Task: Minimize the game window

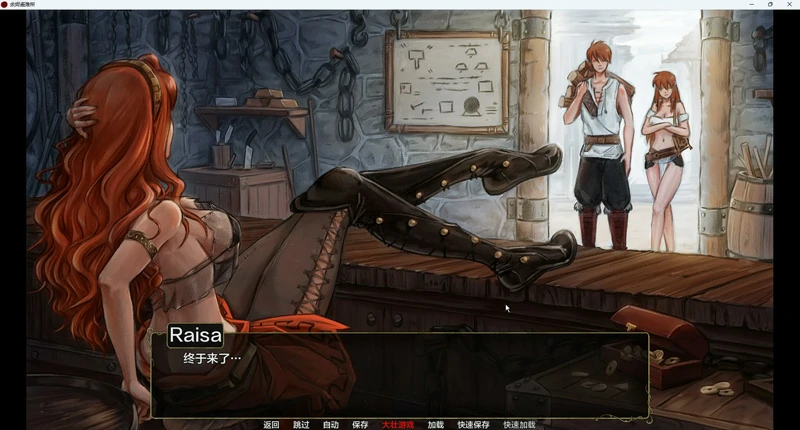Action: point(751,4)
